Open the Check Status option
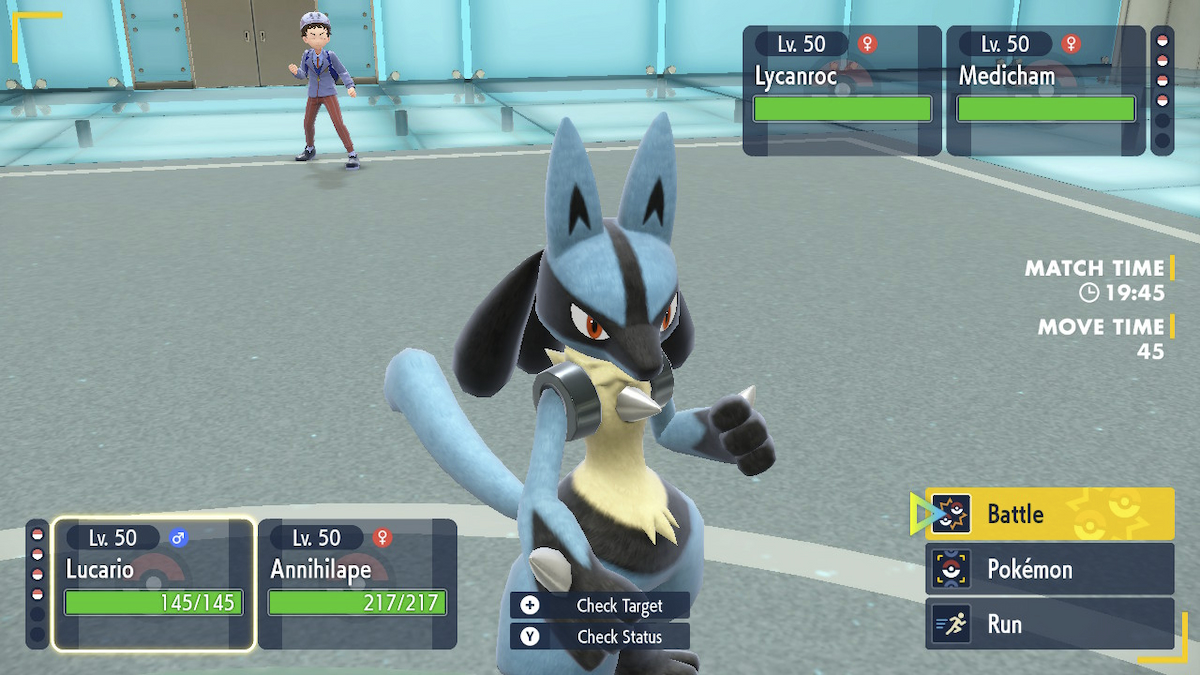The image size is (1200, 675). point(600,636)
